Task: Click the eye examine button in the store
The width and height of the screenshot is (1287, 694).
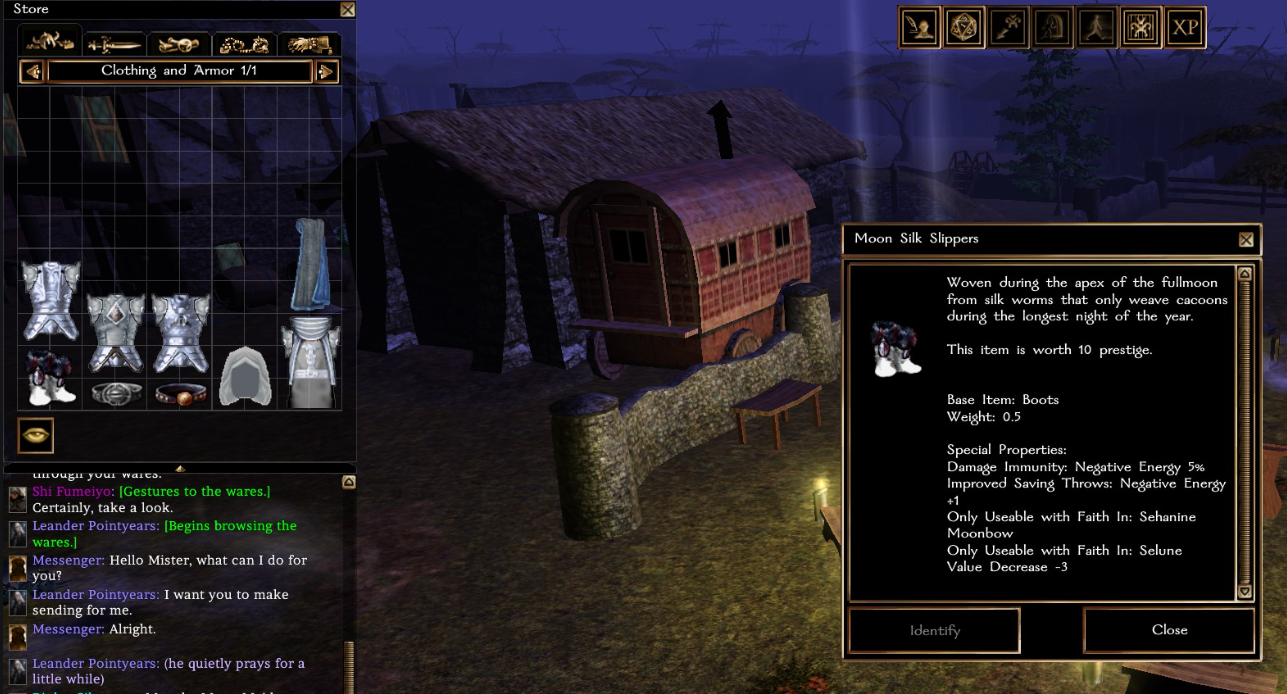Action: tap(36, 436)
